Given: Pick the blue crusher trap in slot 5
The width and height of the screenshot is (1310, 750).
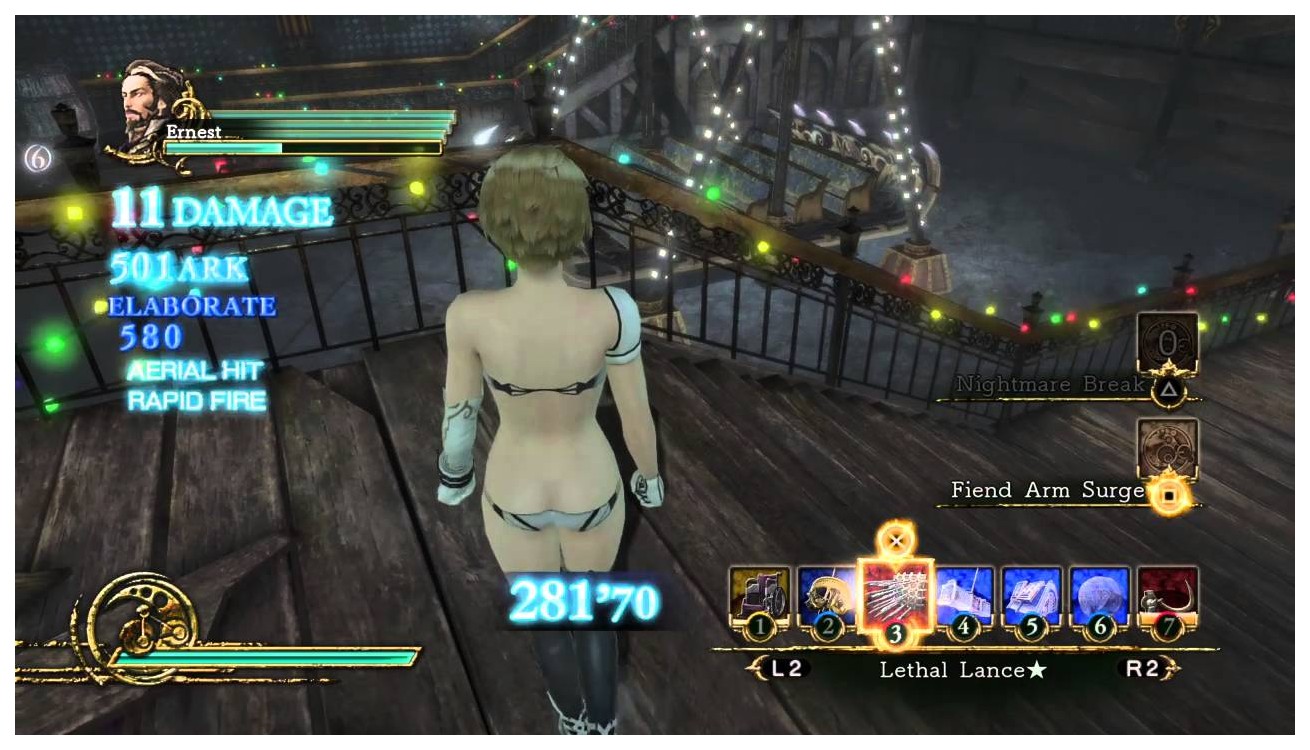Looking at the screenshot, I should (x=1031, y=598).
